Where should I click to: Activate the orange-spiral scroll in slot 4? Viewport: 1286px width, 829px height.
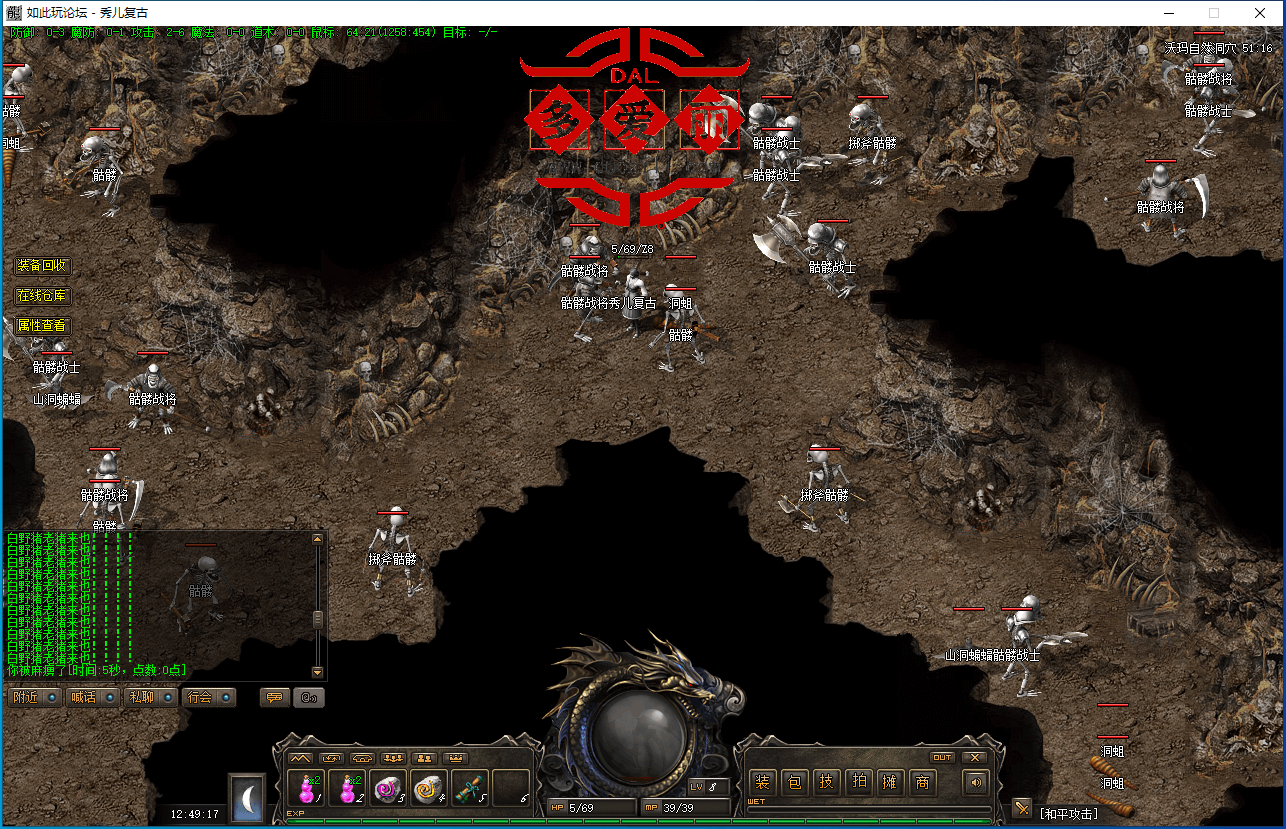click(x=428, y=788)
